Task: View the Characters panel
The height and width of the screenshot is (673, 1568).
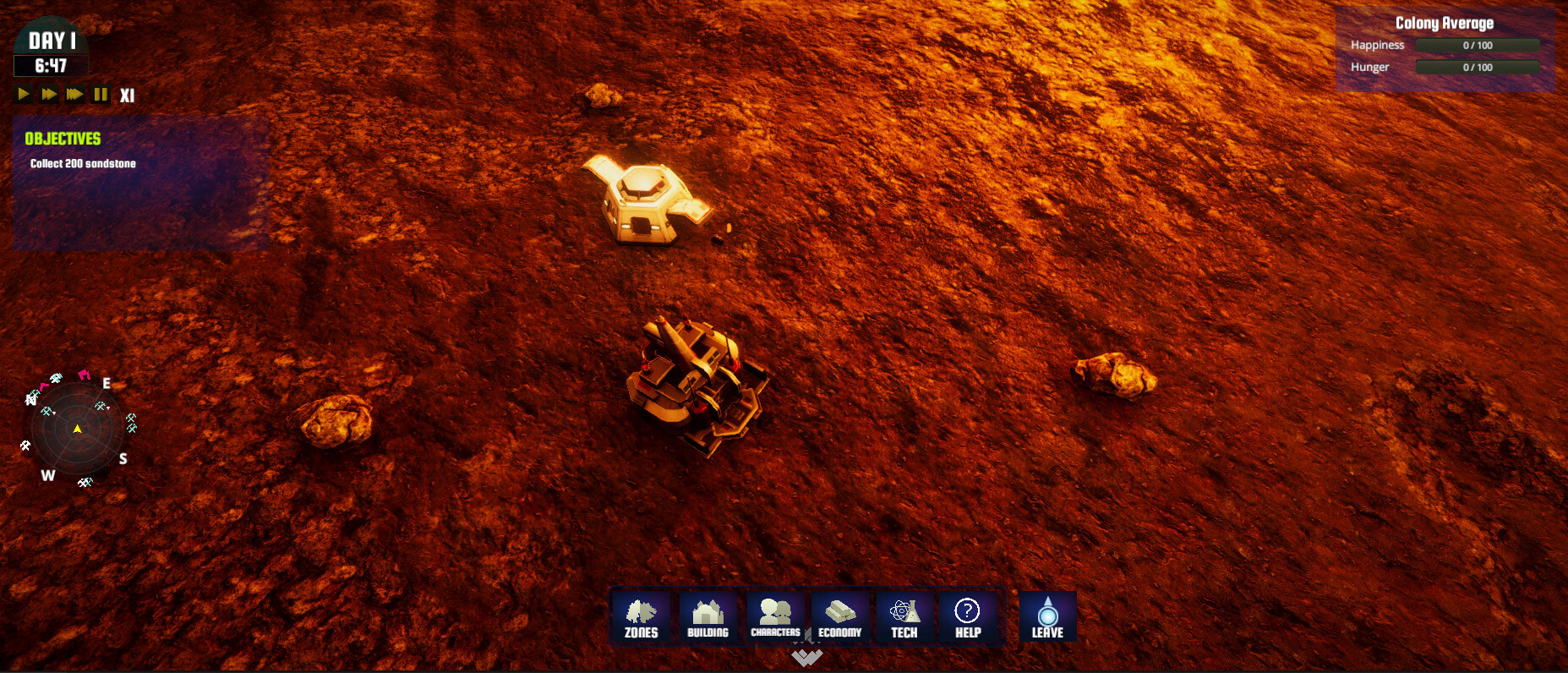Action: 774,617
